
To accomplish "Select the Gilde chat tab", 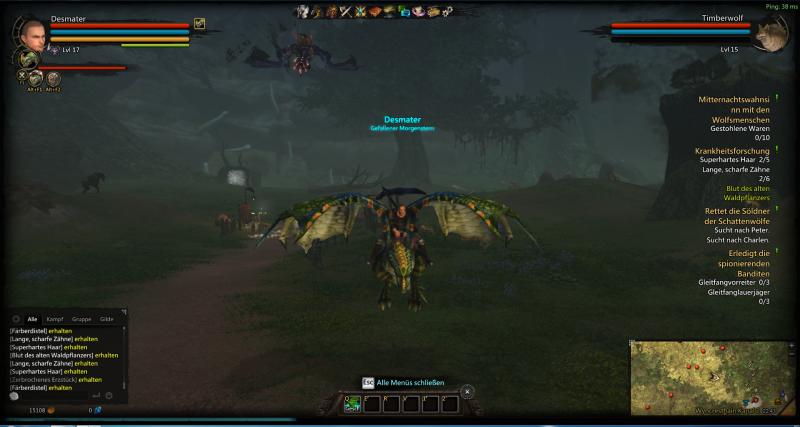I will [106, 318].
